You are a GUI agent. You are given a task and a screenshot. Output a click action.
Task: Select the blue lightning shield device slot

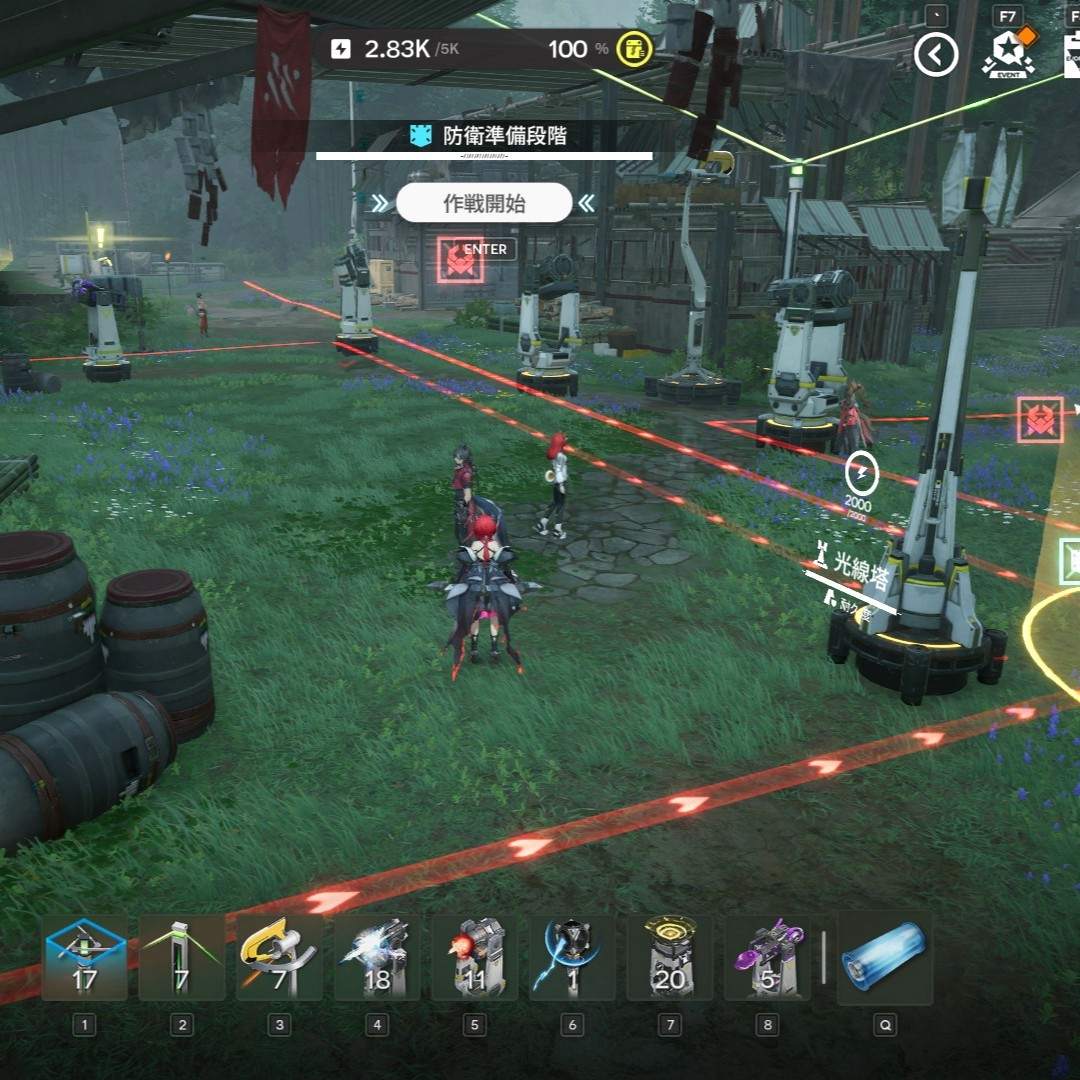(572, 959)
